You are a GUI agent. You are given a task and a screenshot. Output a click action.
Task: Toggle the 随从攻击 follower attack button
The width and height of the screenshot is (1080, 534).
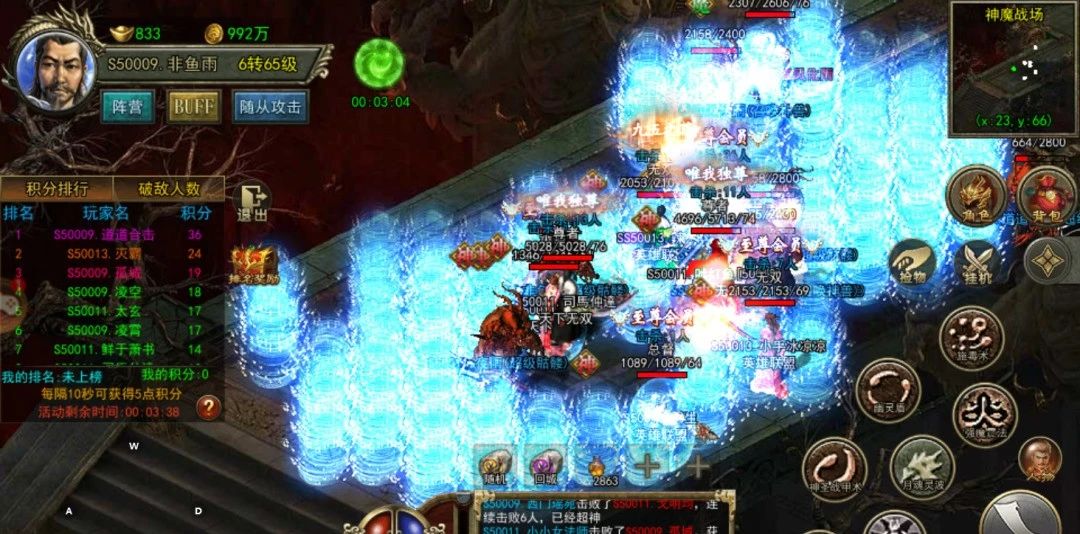[x=268, y=106]
